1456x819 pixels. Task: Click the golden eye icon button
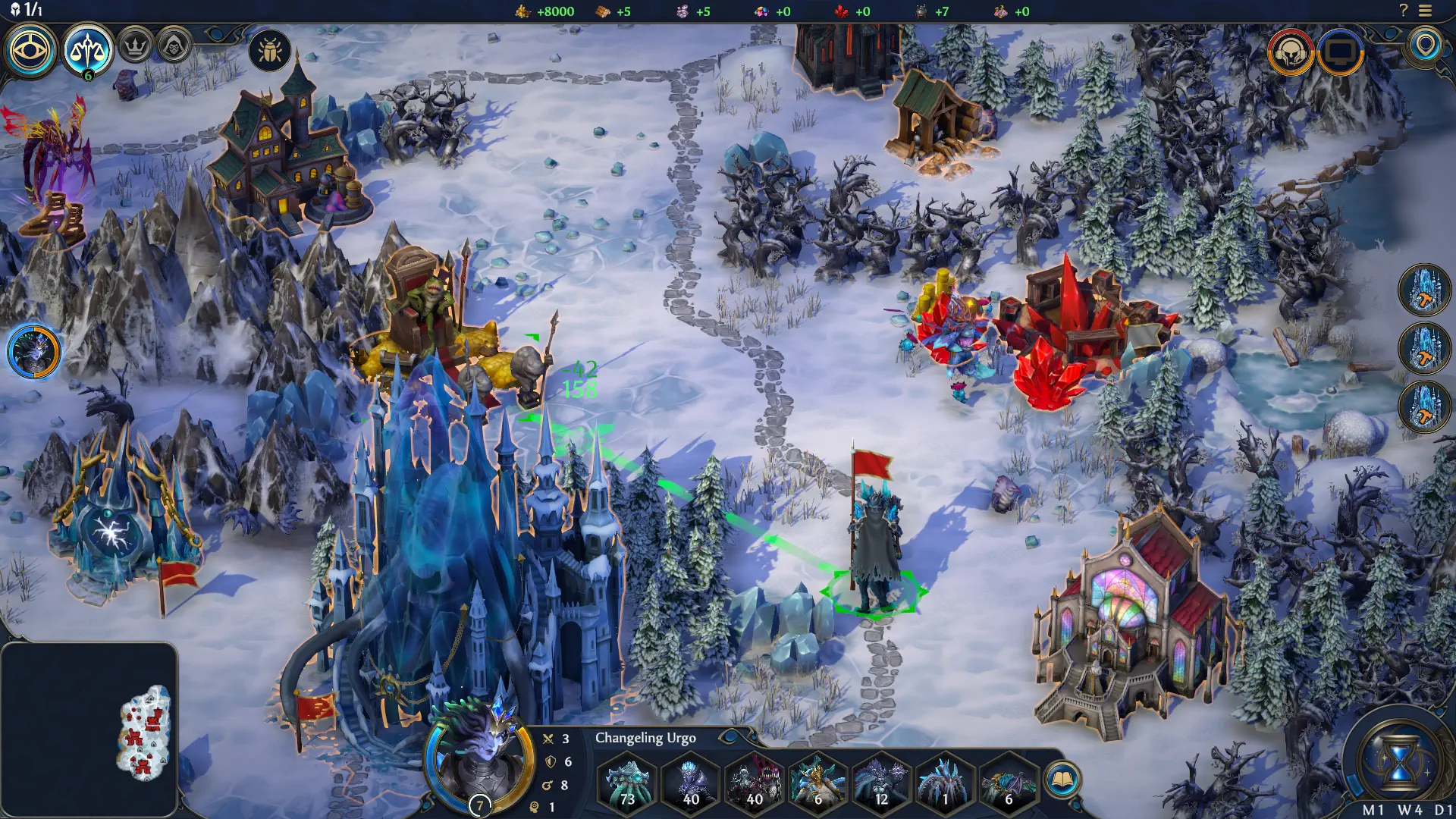30,50
